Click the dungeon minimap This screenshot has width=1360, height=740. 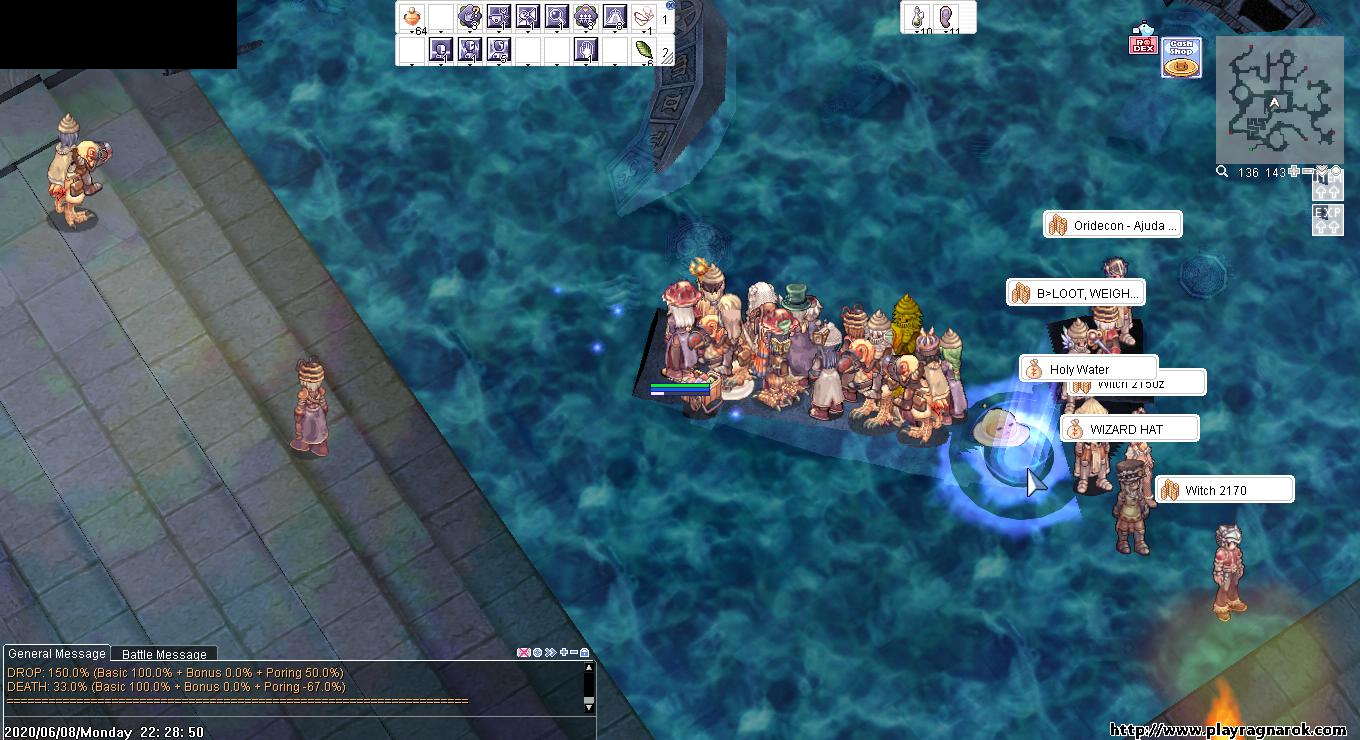1279,100
